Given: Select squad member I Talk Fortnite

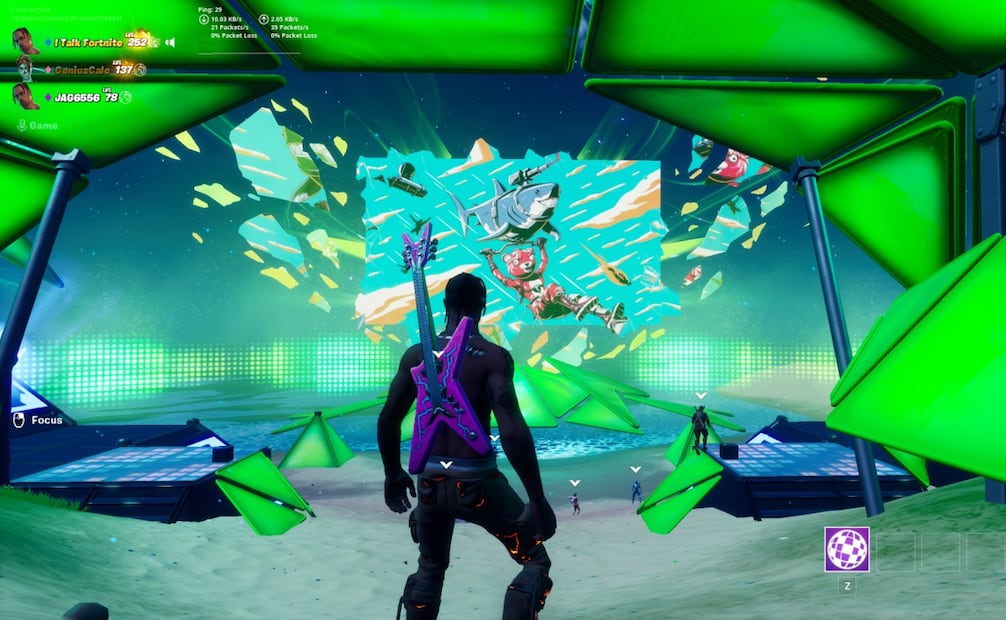Looking at the screenshot, I should pos(88,42).
